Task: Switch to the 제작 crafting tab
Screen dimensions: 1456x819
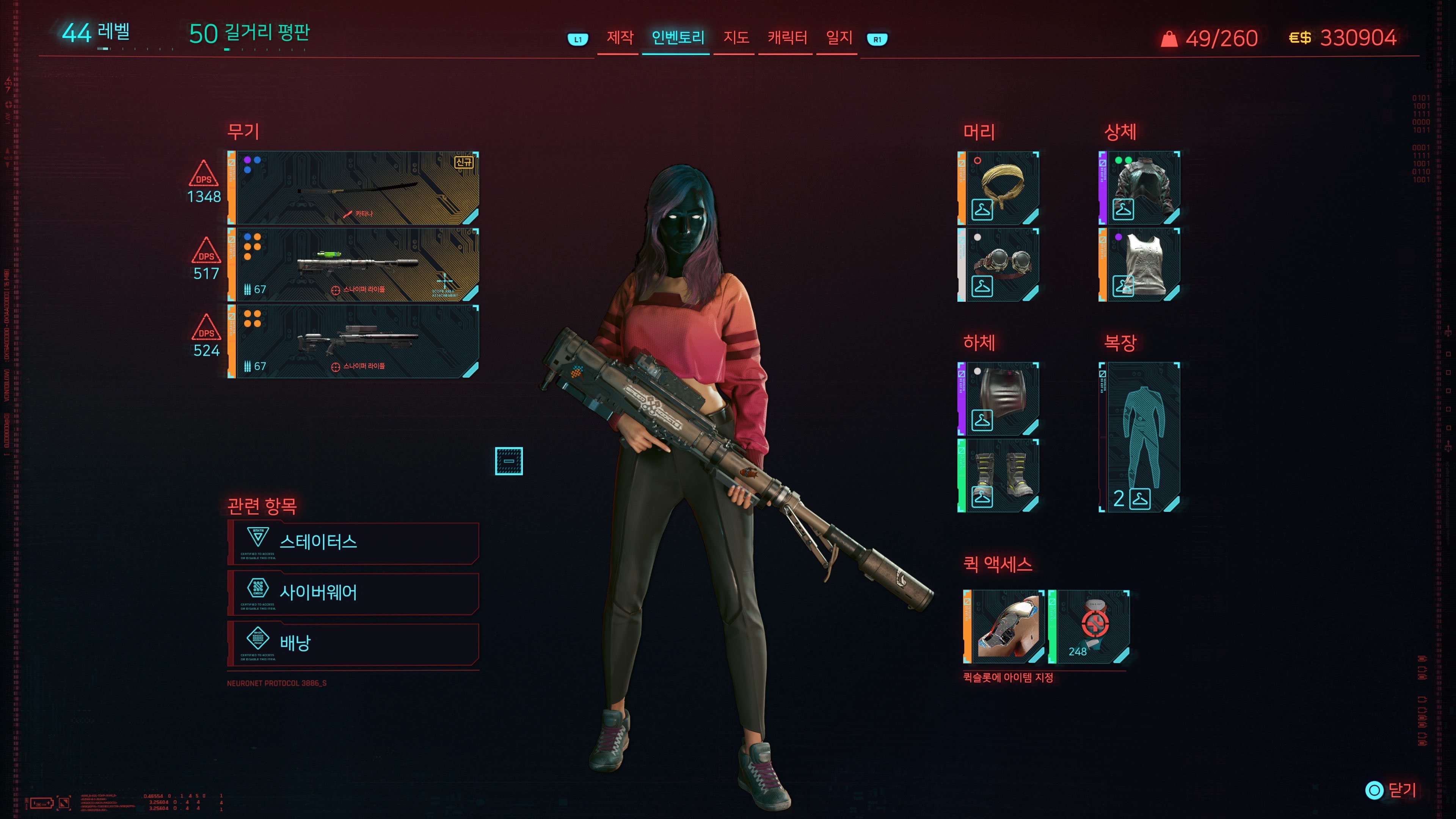Action: pyautogui.click(x=620, y=38)
